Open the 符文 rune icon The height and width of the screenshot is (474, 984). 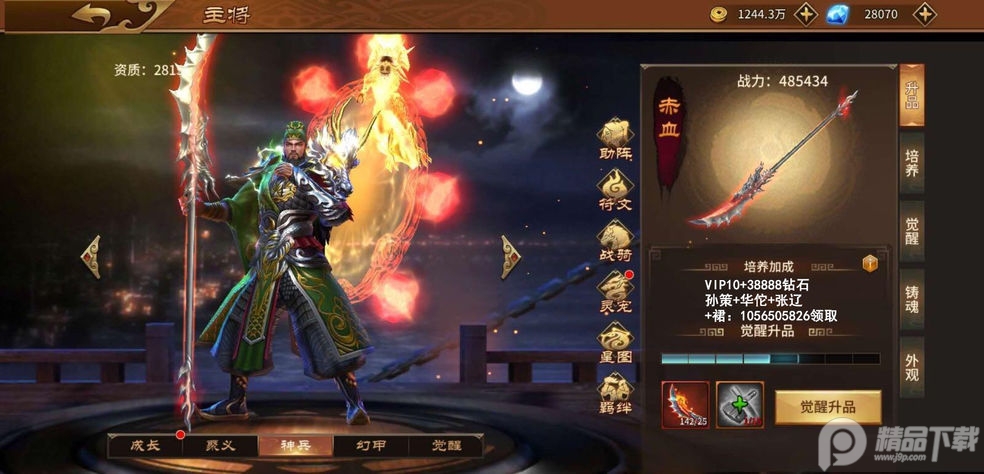tap(615, 188)
